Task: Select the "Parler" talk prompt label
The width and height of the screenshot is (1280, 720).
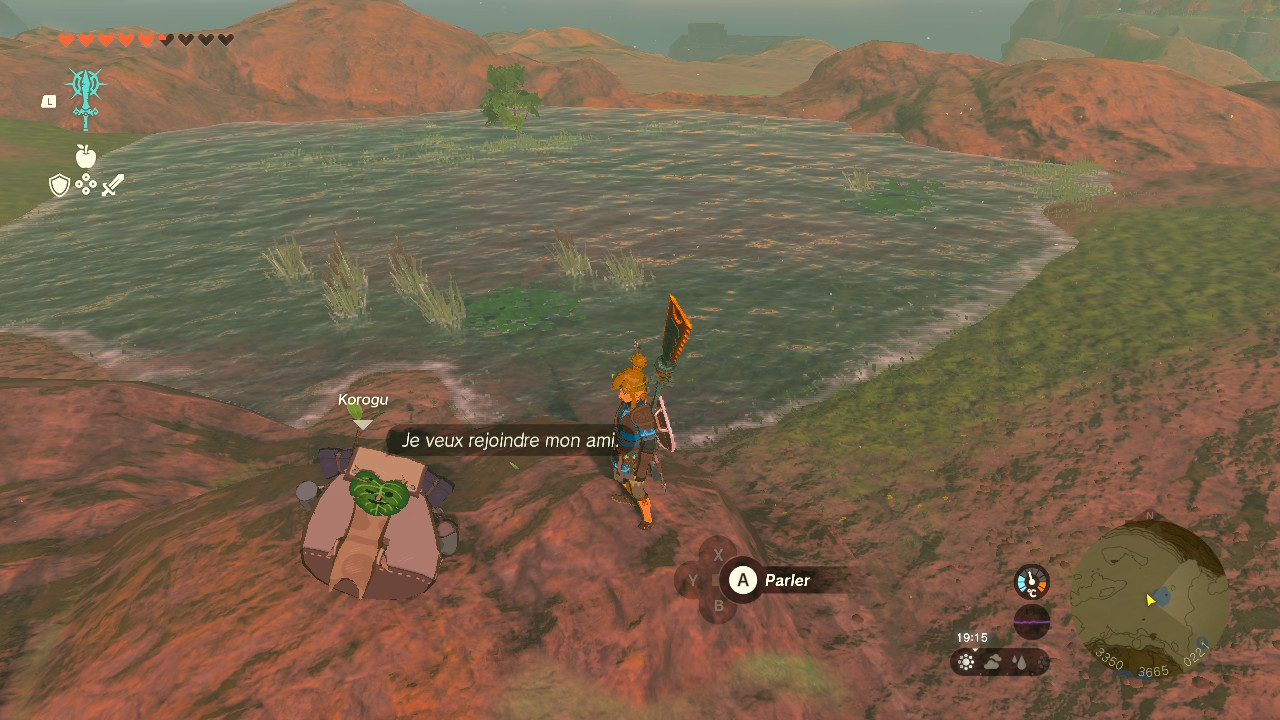Action: coord(787,580)
